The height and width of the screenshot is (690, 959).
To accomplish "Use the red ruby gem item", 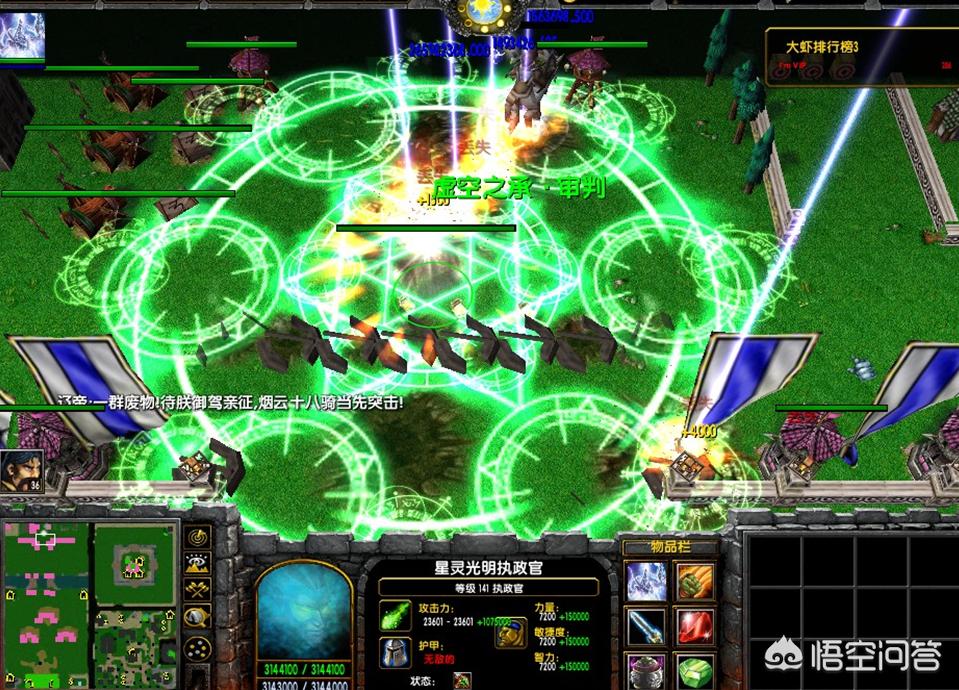I will tap(693, 627).
